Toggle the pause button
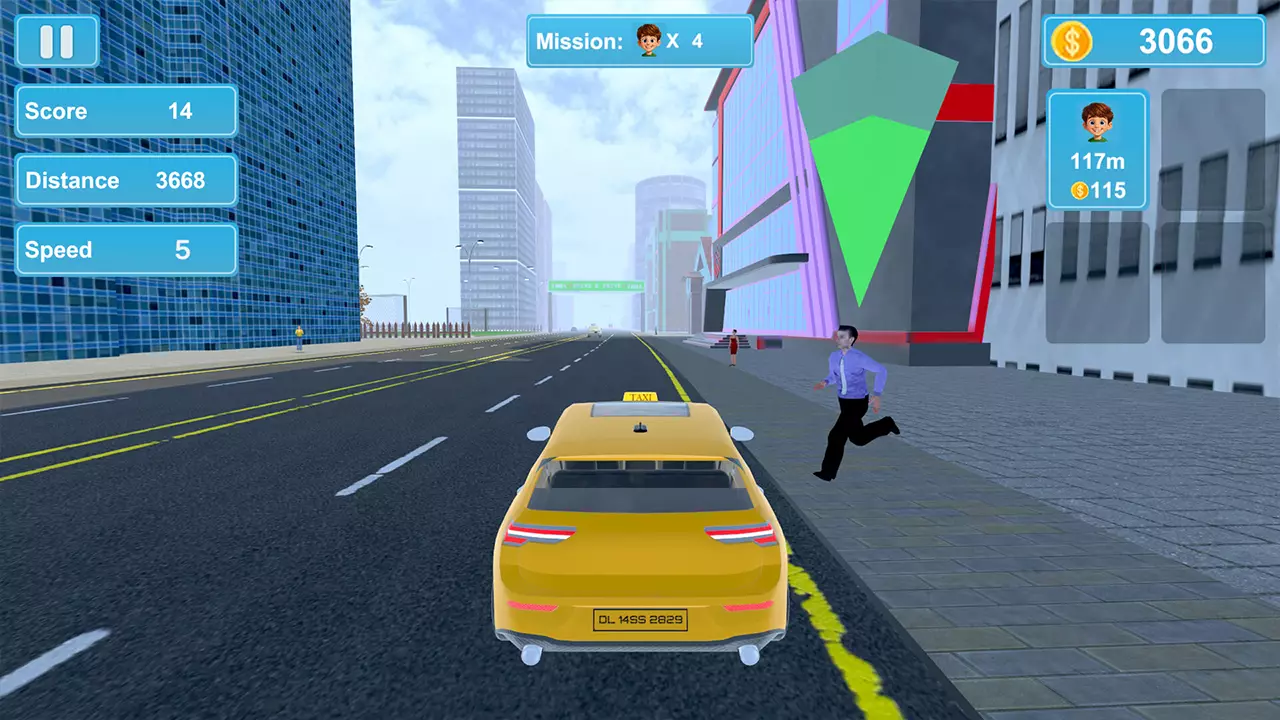Viewport: 1280px width, 720px height. 57,41
